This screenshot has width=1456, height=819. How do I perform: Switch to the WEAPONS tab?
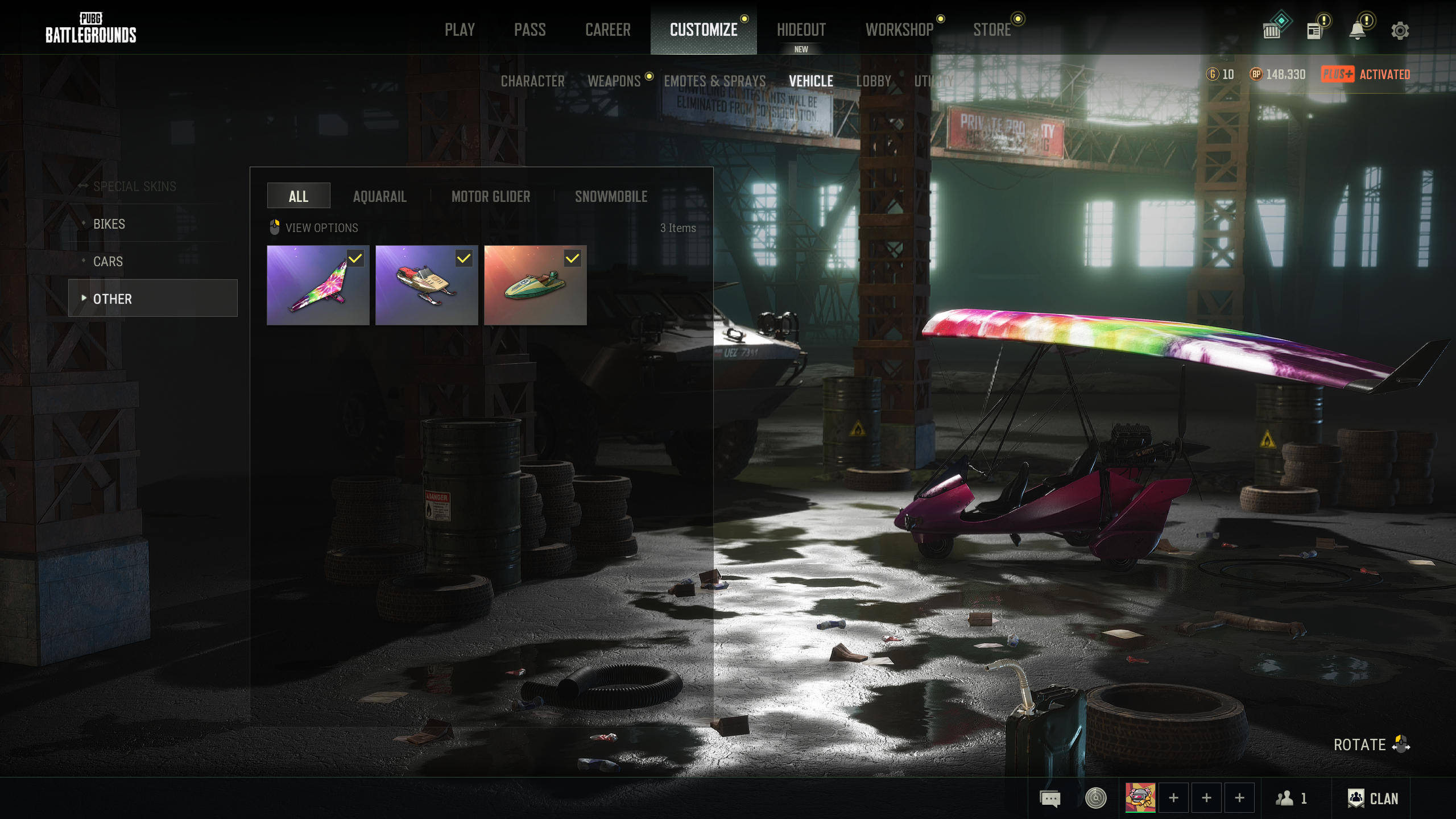point(614,81)
